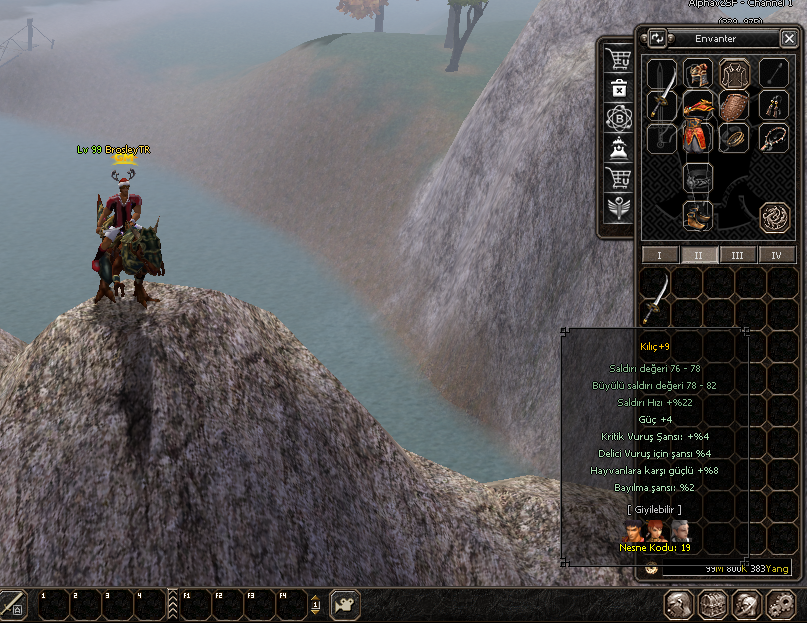Click the equipped sword weapon slot

(x=661, y=104)
